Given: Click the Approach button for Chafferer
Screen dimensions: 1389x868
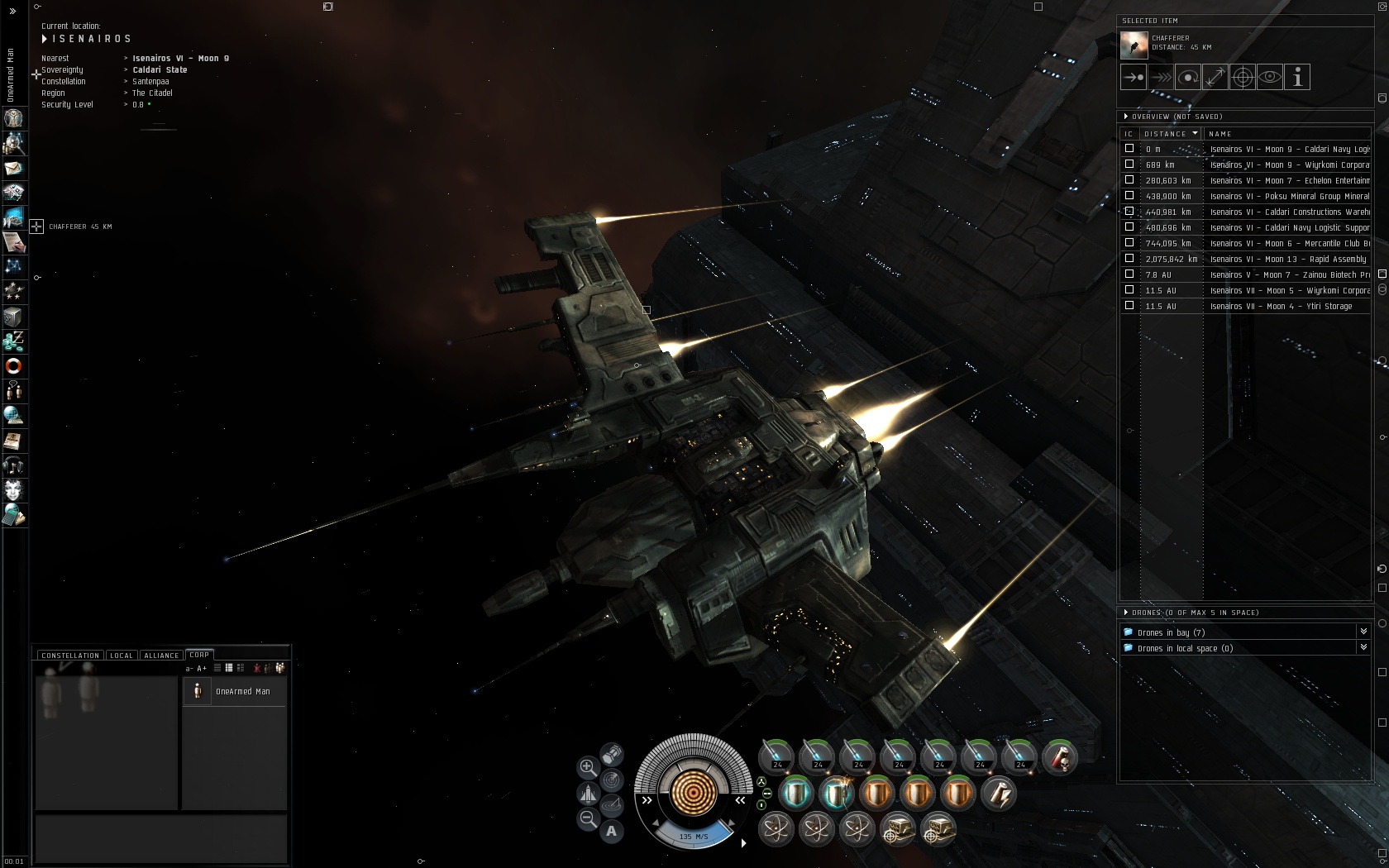Looking at the screenshot, I should (1134, 78).
